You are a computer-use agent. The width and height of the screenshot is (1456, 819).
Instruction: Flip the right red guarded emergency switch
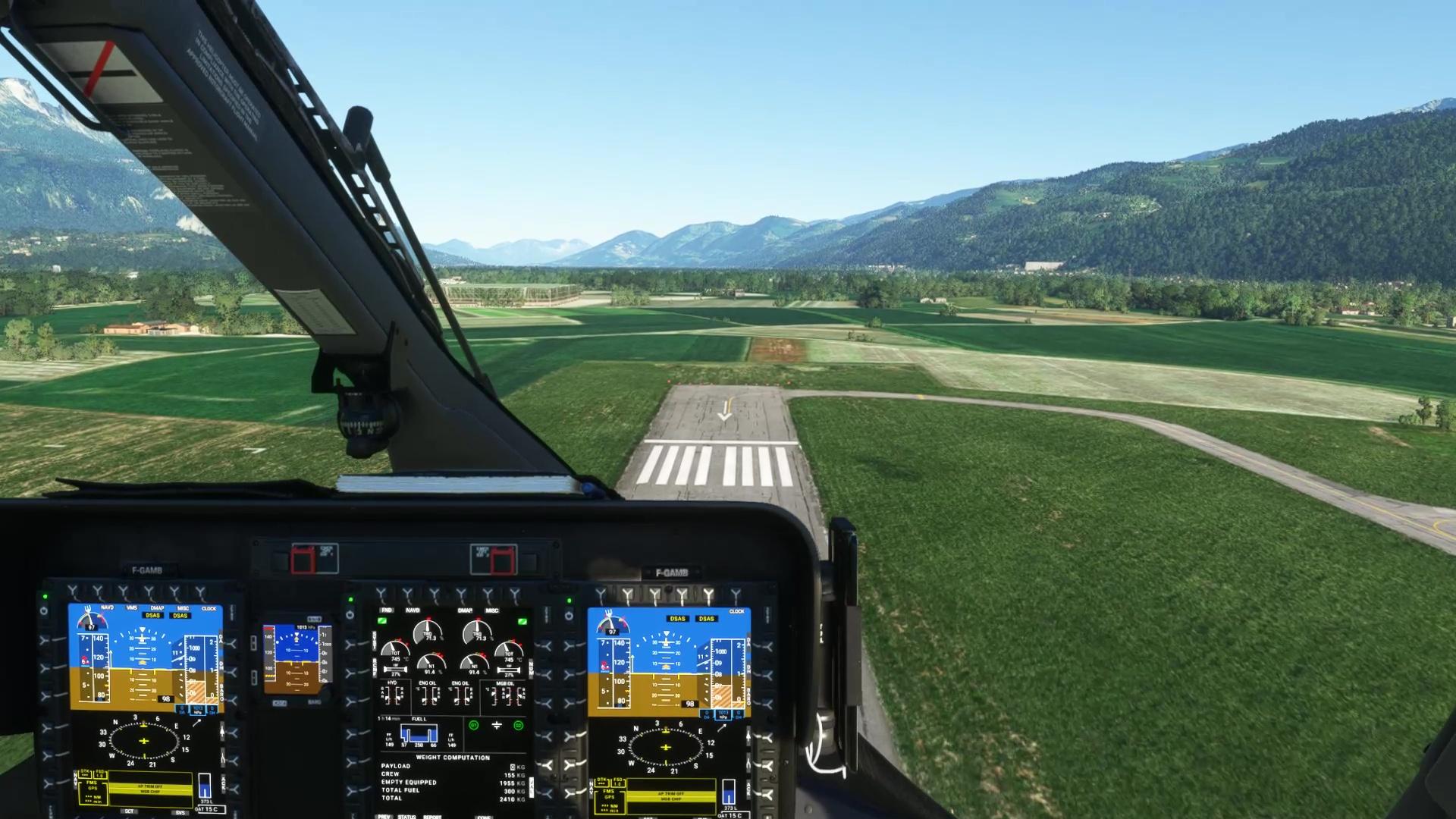click(x=501, y=561)
